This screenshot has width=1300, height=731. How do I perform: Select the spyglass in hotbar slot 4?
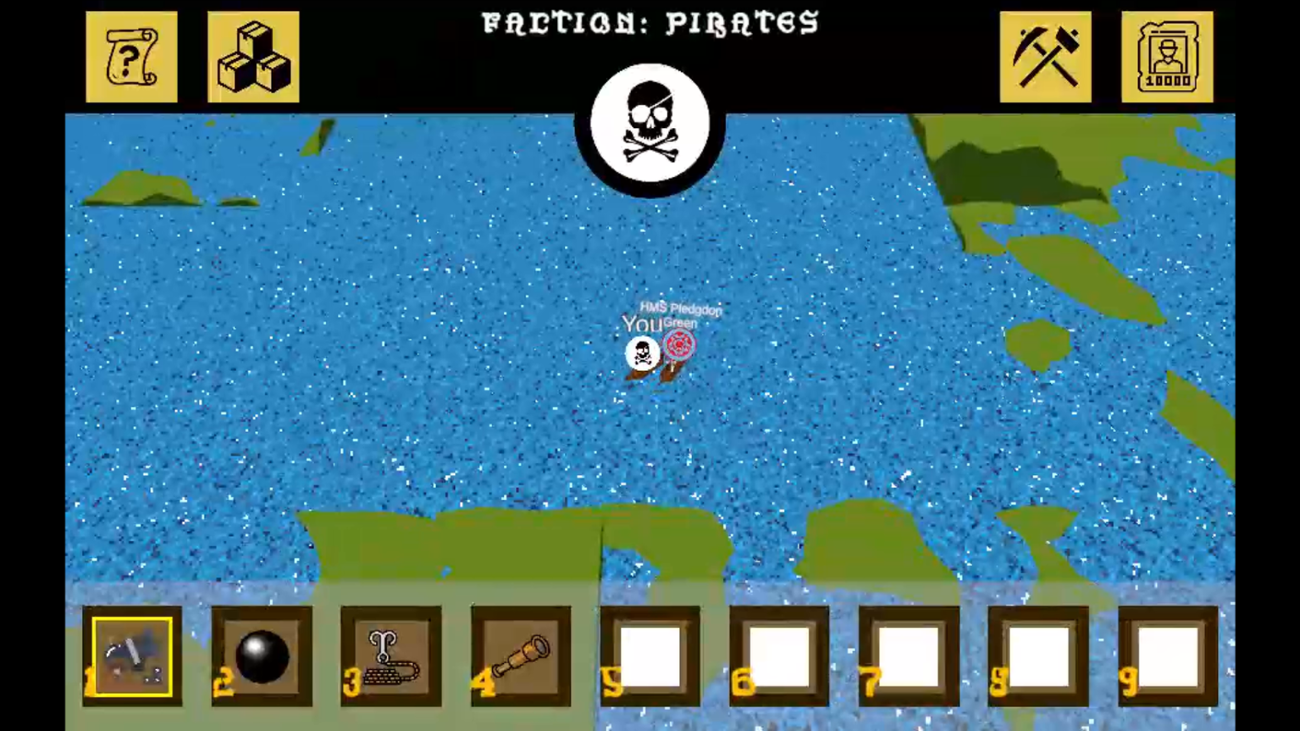point(520,655)
